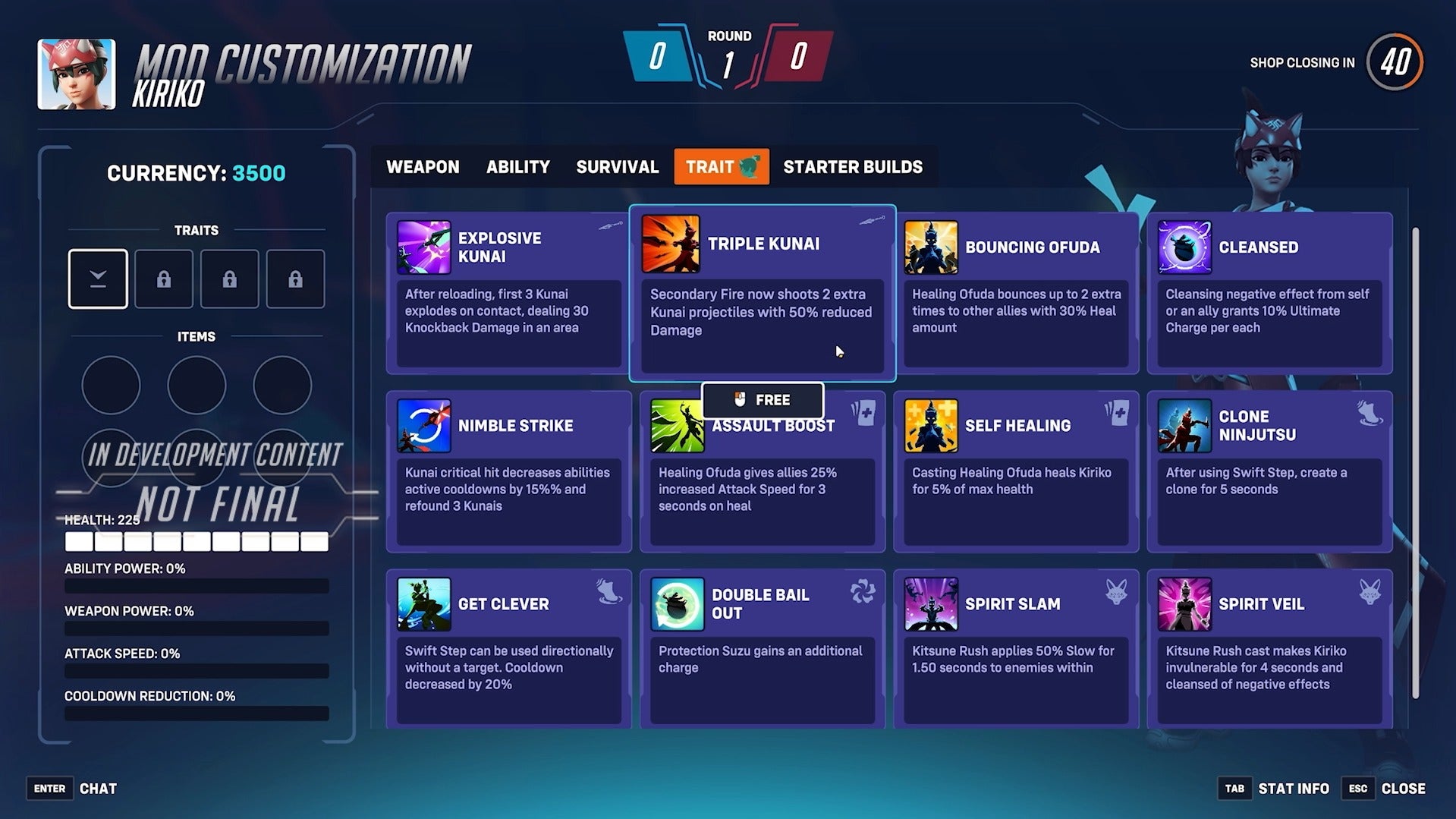Open the Starter Builds tab
Viewport: 1456px width, 819px height.
pos(853,167)
